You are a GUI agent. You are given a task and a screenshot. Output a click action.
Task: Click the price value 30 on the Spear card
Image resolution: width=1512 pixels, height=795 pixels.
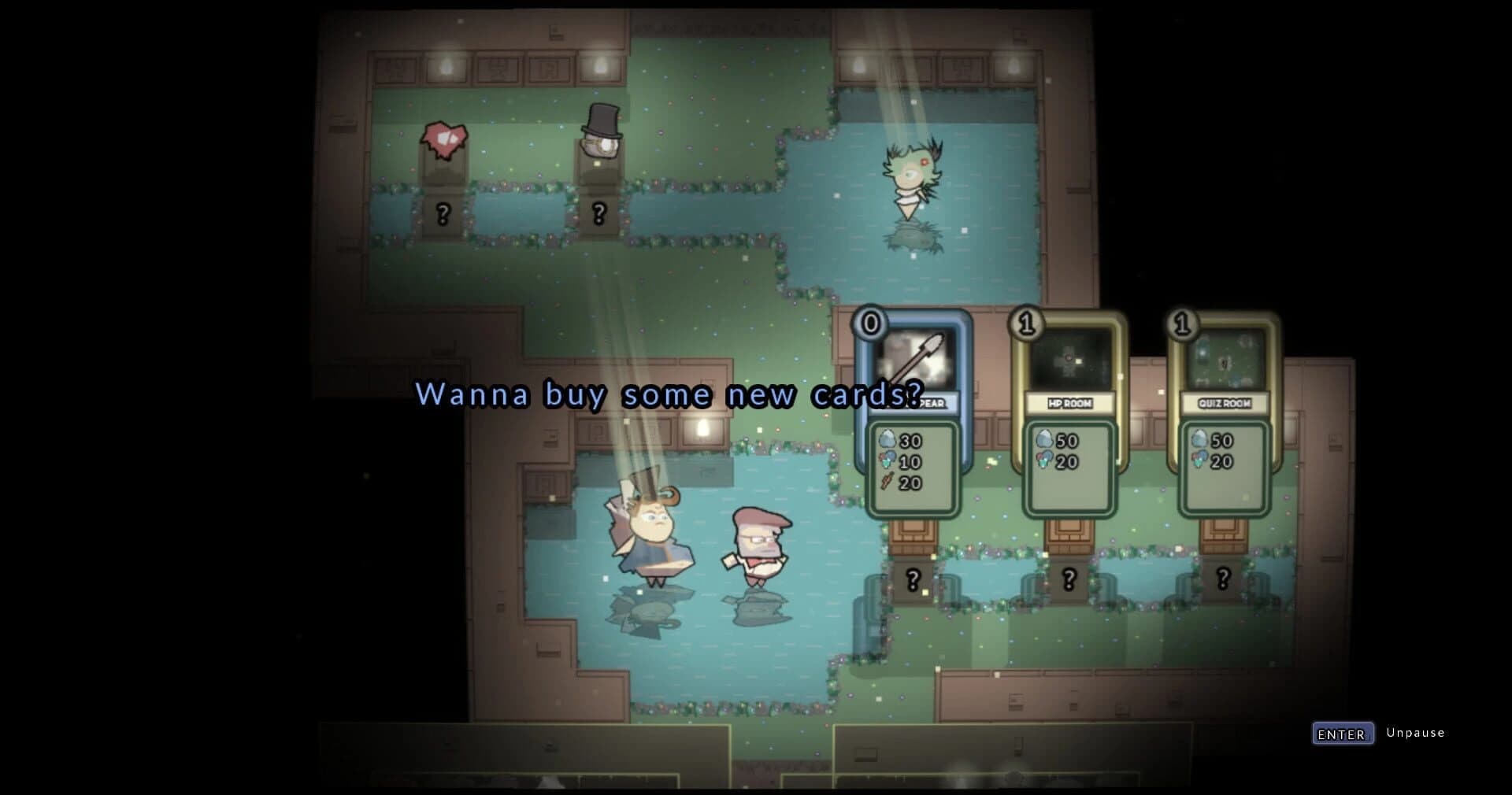tap(910, 442)
